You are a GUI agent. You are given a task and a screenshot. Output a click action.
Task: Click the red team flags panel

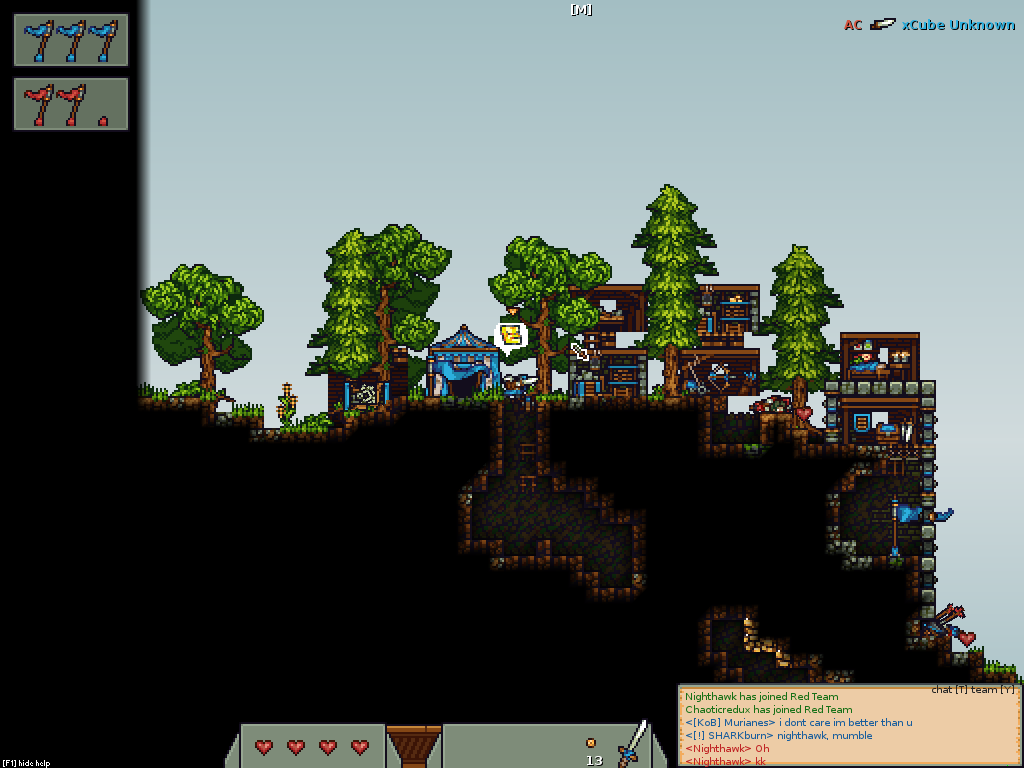click(x=71, y=104)
